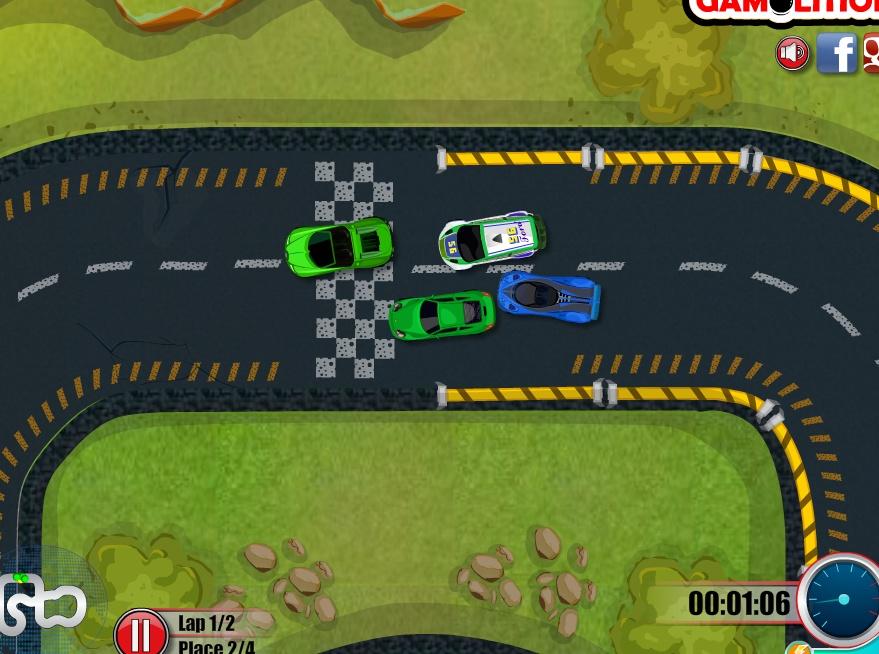Toggle the sound speaker icon

793,53
